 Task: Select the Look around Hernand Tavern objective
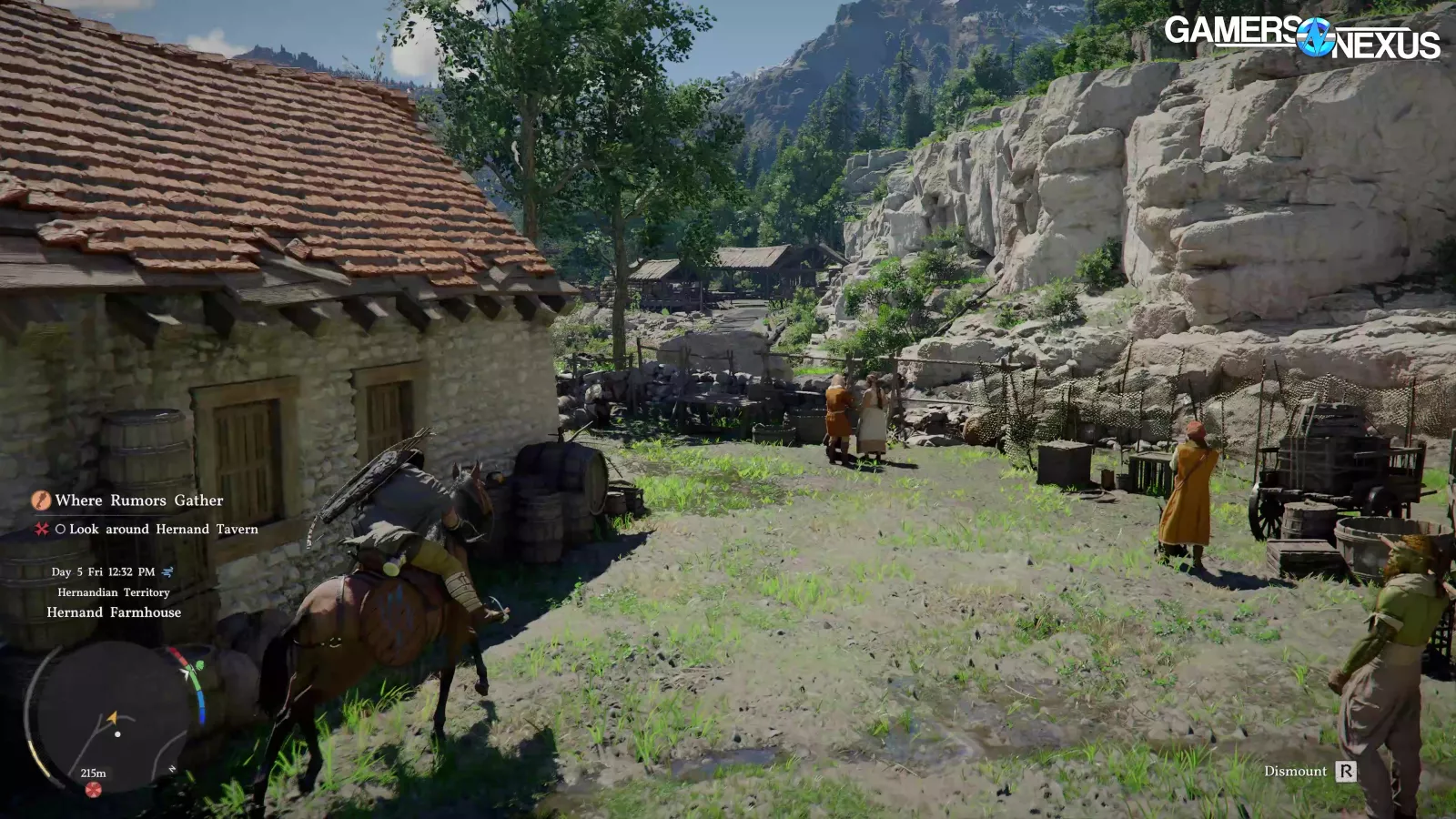(163, 530)
